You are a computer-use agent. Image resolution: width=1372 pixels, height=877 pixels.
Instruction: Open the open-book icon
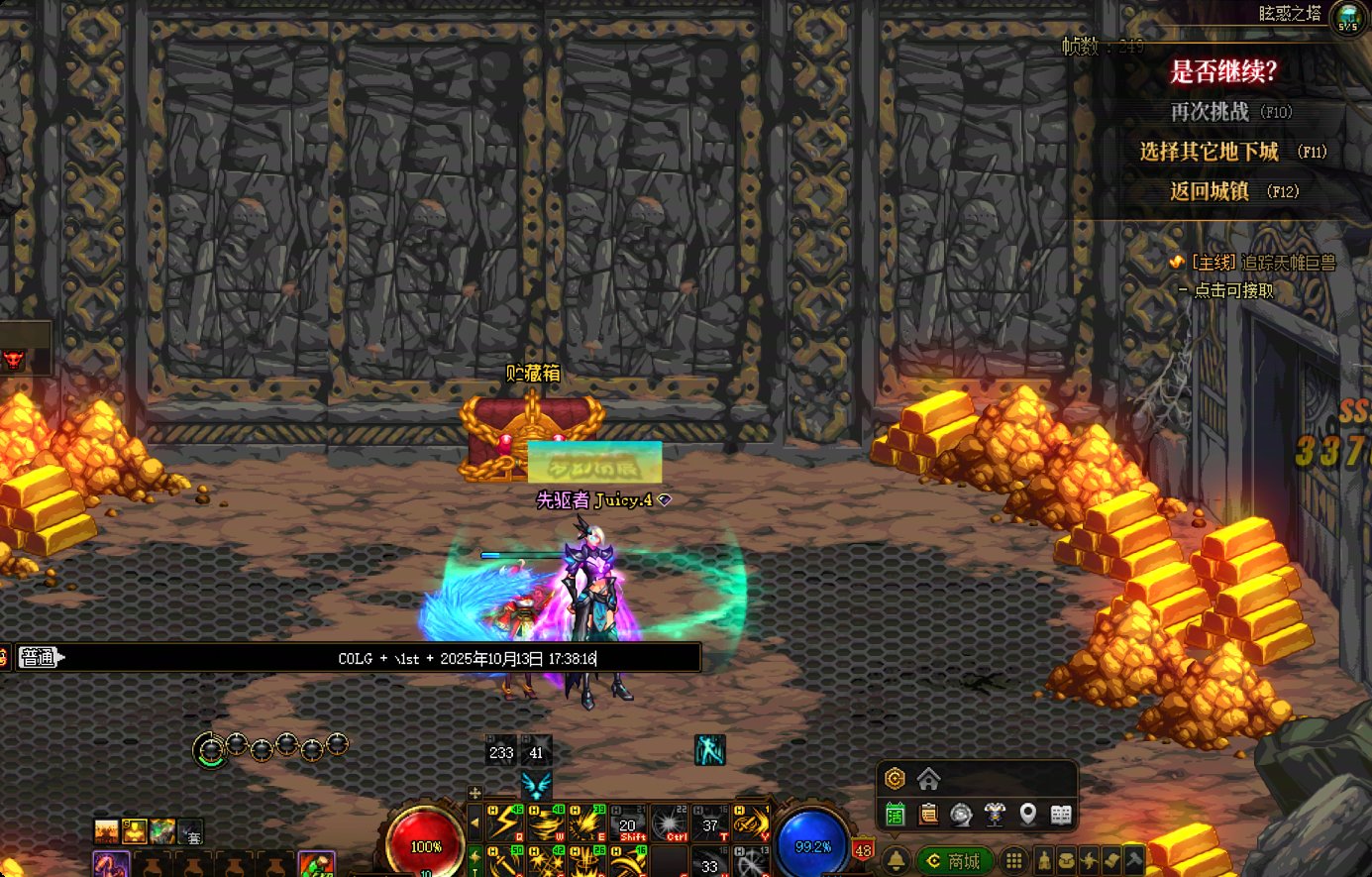point(1061,815)
